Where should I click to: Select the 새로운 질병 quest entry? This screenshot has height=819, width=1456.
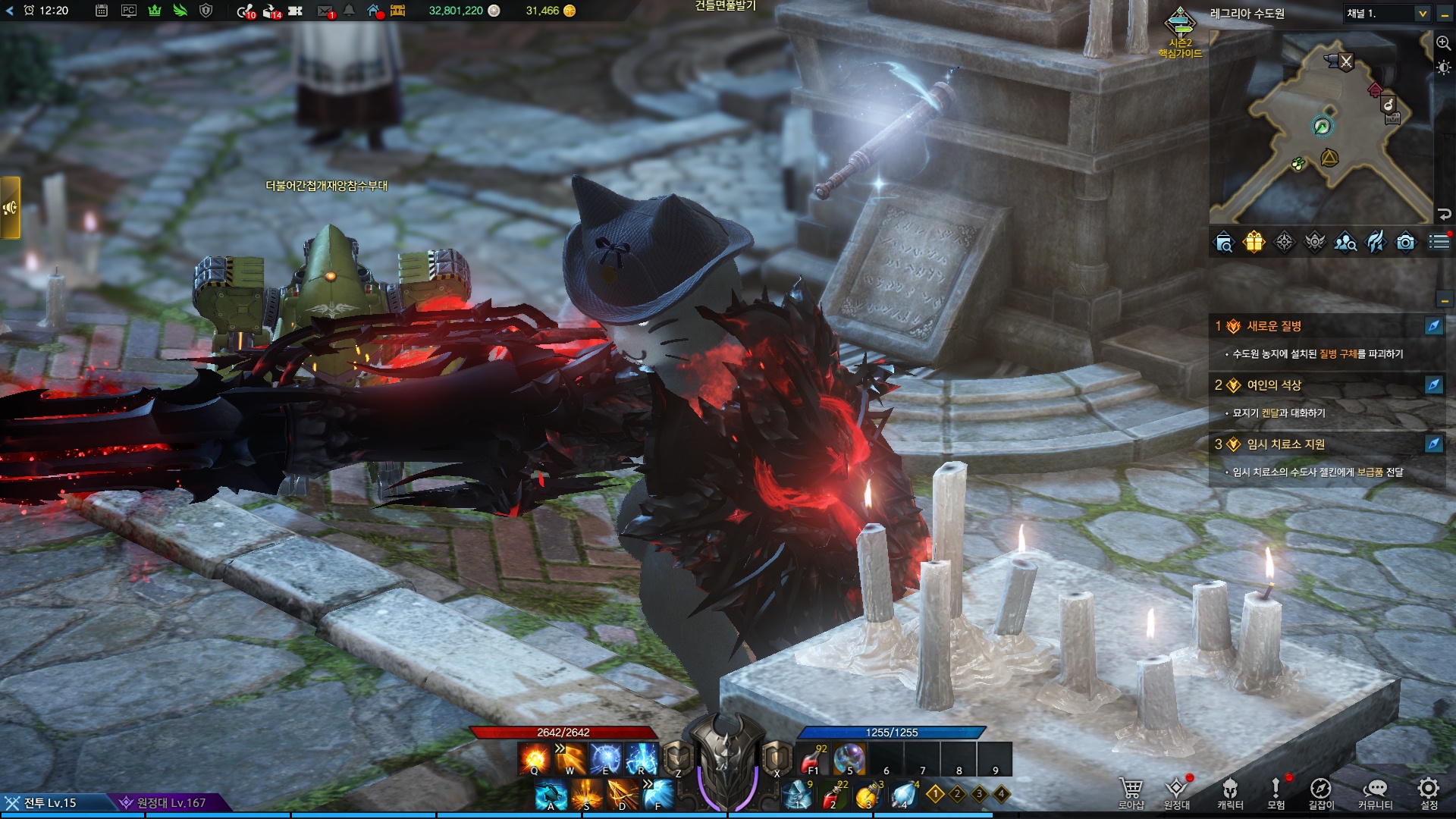(1274, 326)
